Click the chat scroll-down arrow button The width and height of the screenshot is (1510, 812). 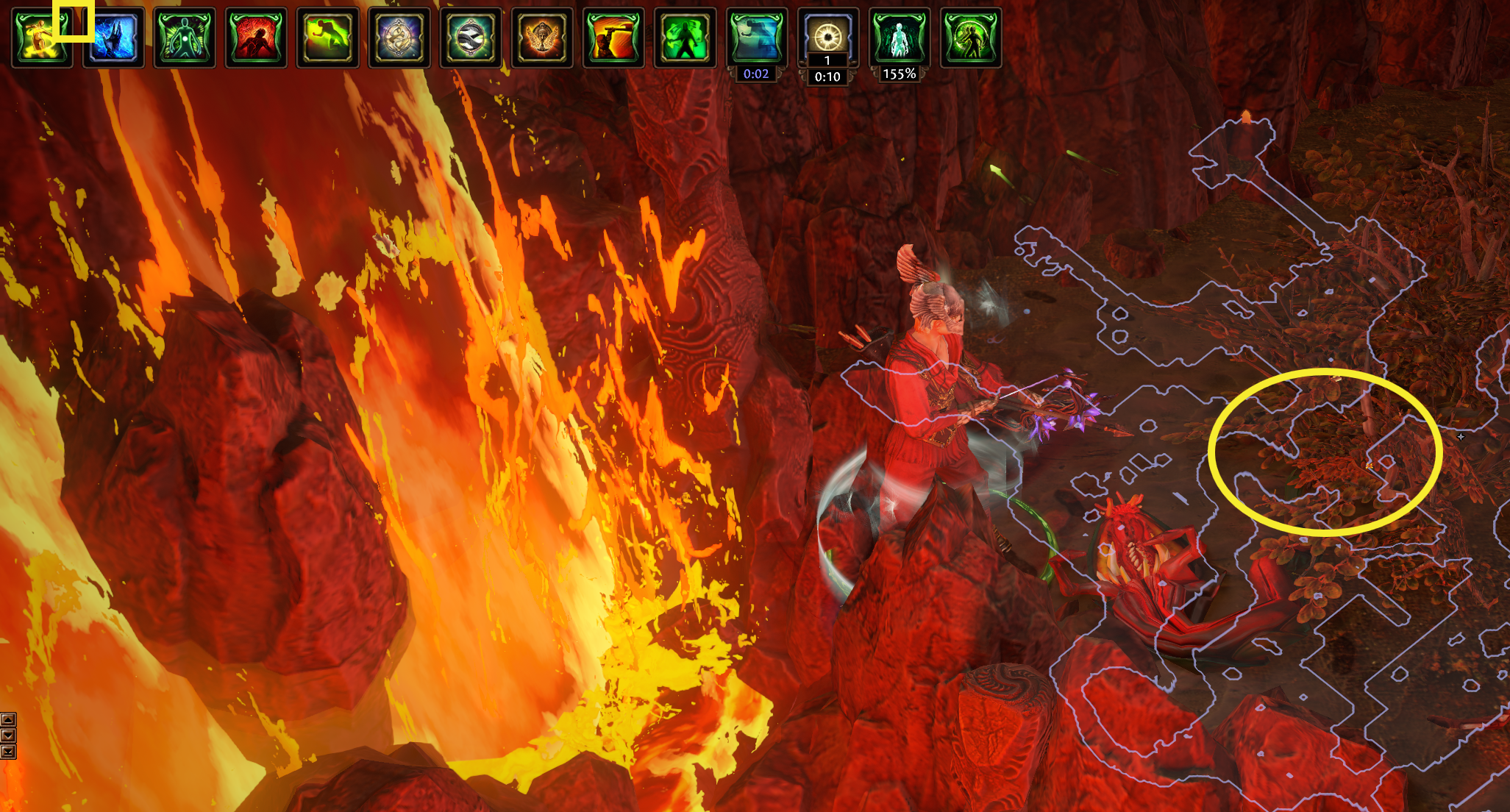(8, 736)
